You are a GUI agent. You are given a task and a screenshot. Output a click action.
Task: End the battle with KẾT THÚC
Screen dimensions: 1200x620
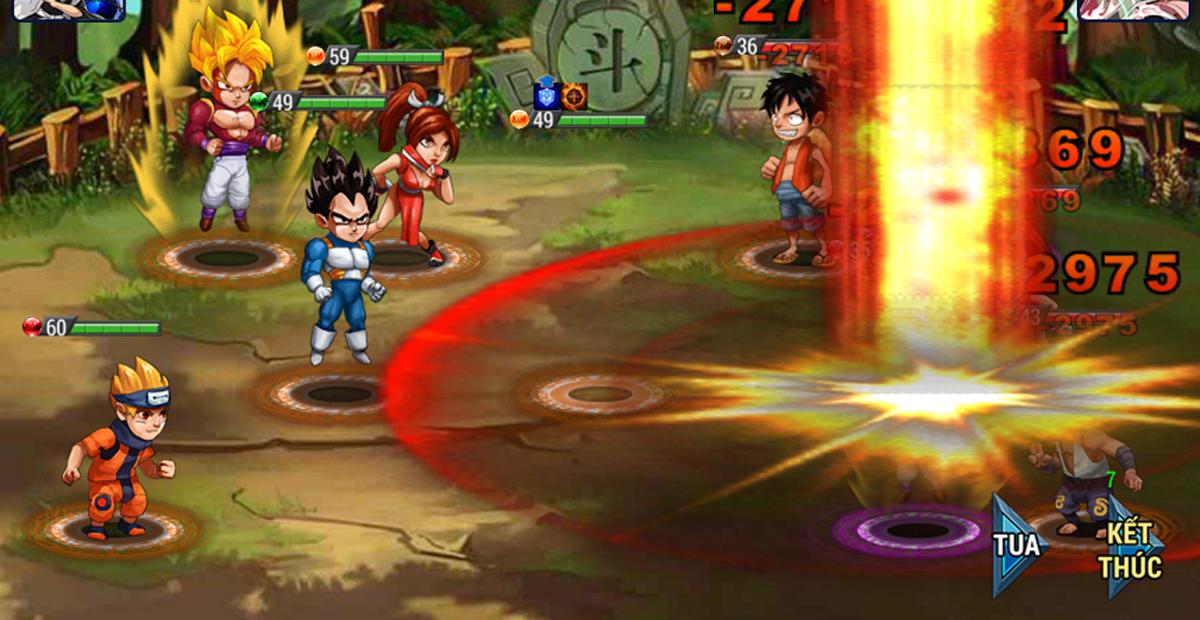[1131, 549]
